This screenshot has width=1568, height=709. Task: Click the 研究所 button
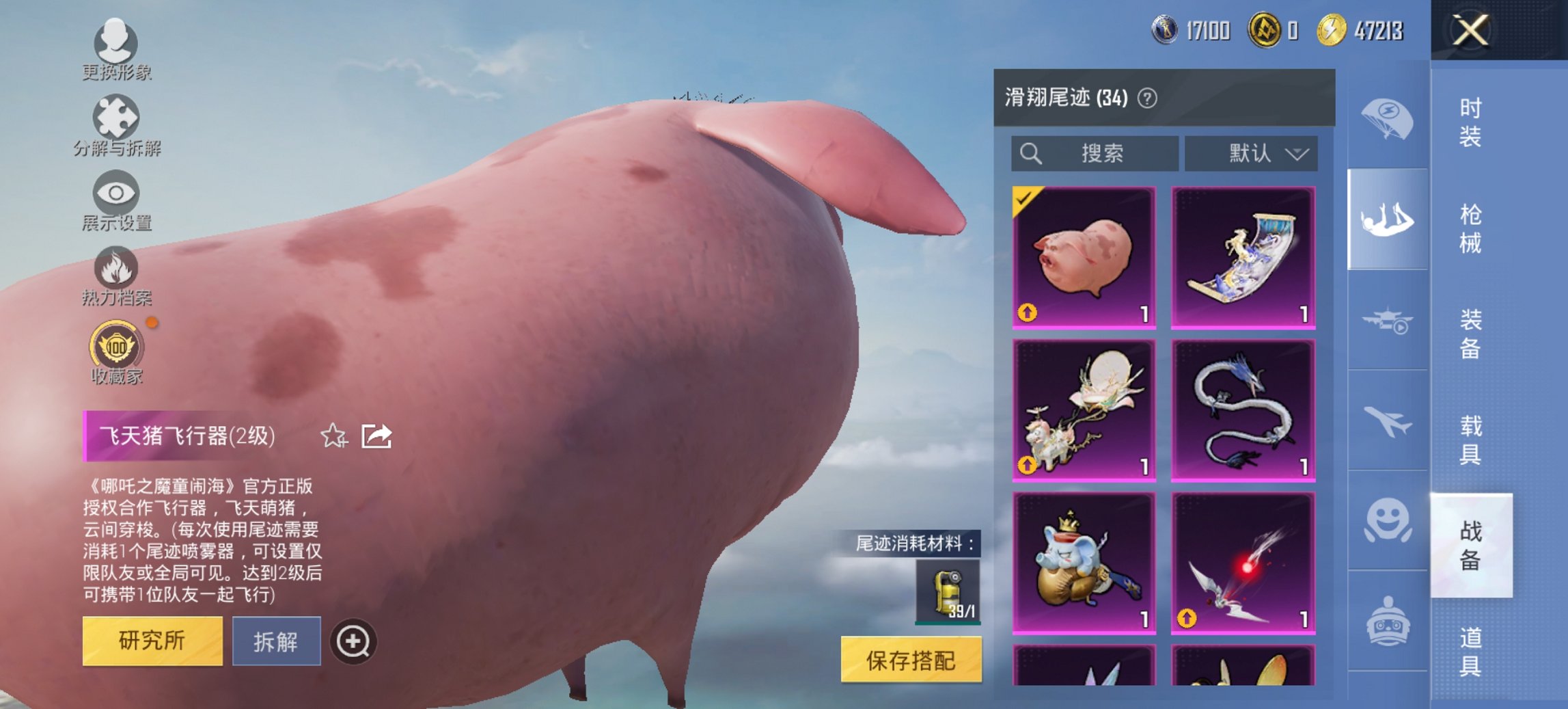click(153, 642)
